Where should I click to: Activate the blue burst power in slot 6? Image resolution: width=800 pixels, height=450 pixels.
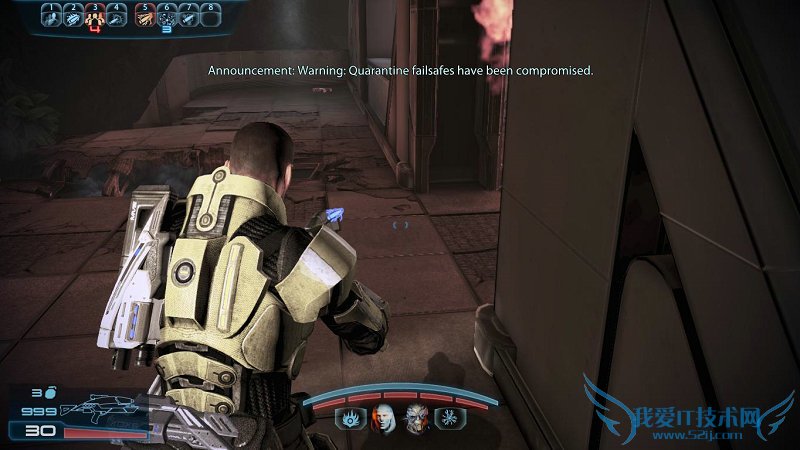click(167, 16)
